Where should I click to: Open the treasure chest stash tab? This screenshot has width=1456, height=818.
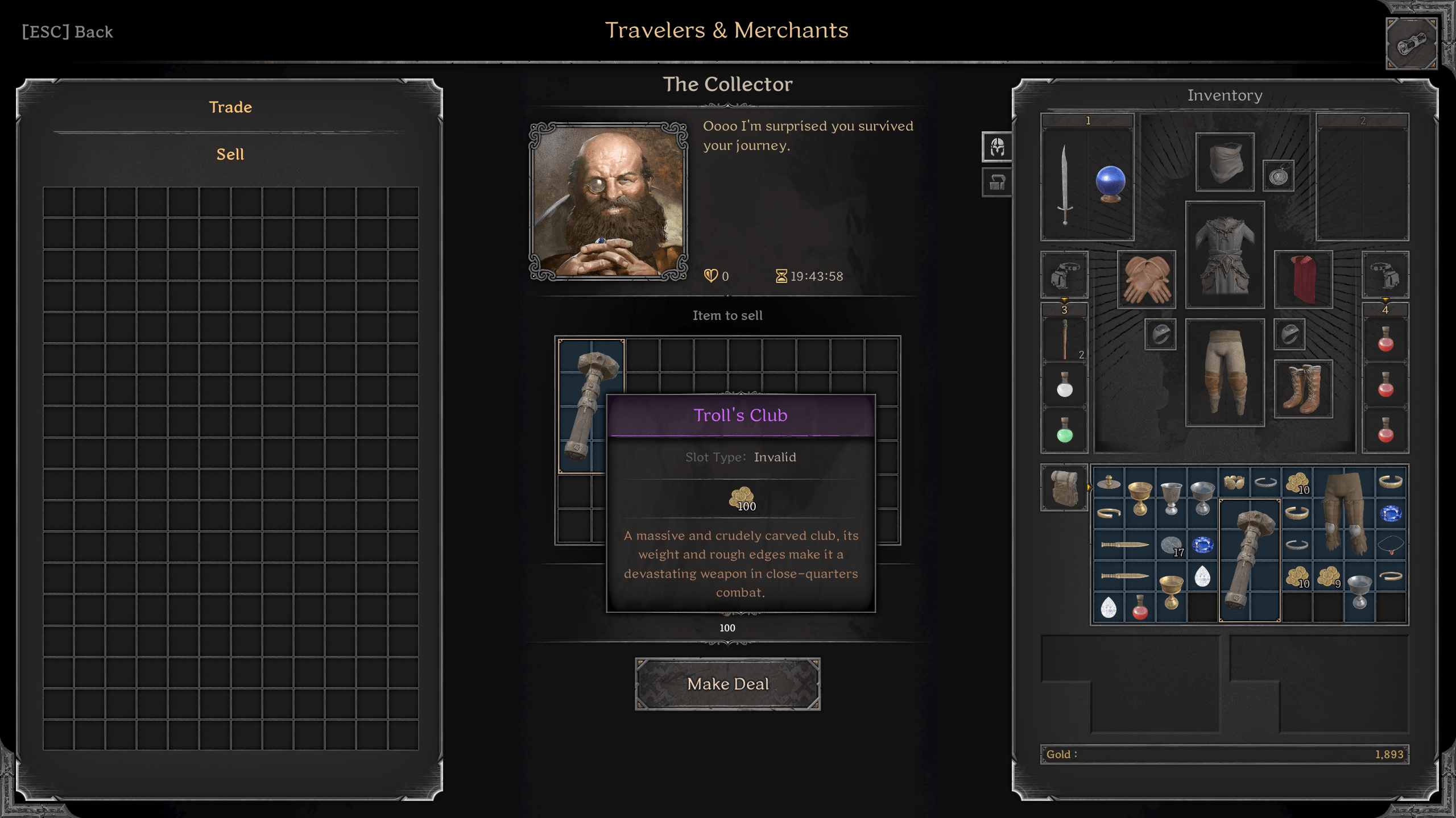[x=997, y=183]
